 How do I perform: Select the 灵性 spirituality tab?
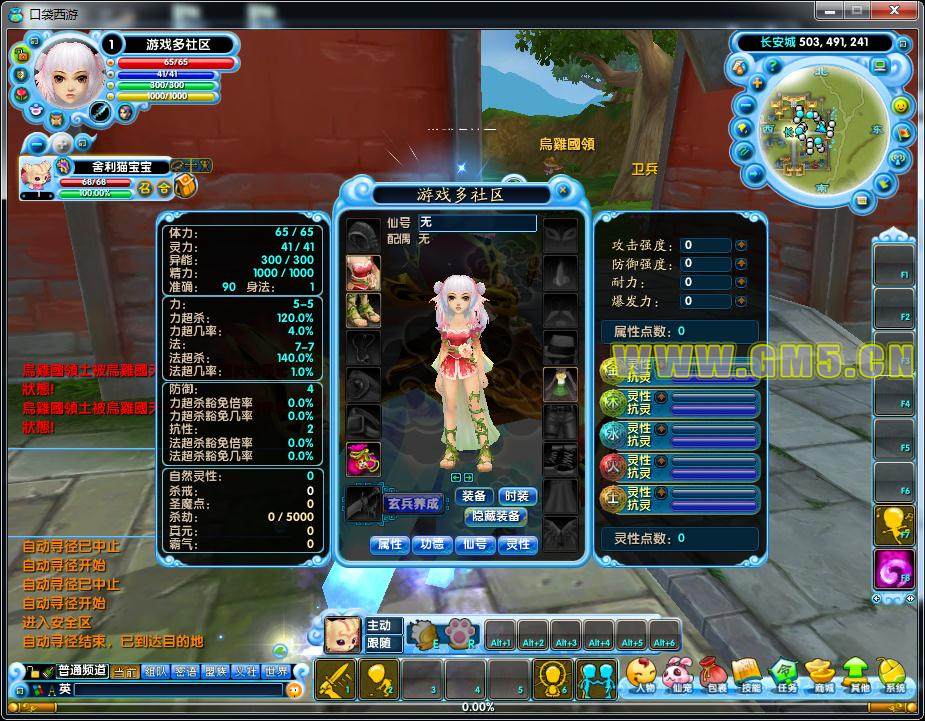tap(518, 544)
